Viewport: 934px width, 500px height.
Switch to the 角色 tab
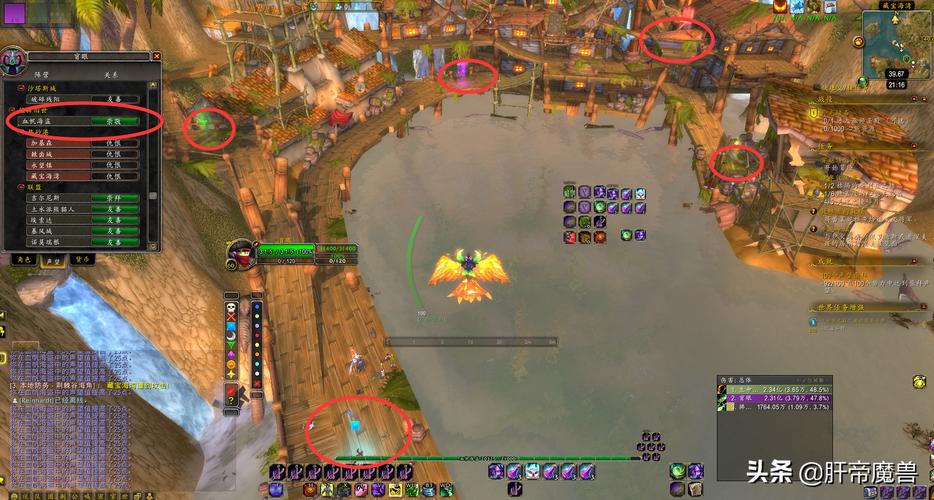(x=22, y=258)
